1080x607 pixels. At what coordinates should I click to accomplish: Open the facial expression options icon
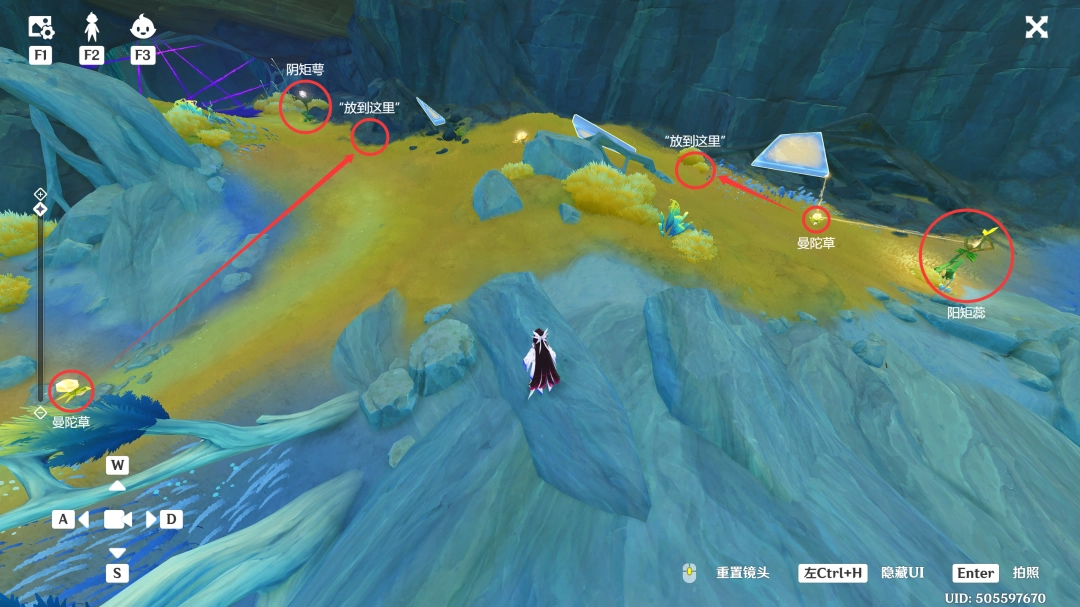coord(143,27)
